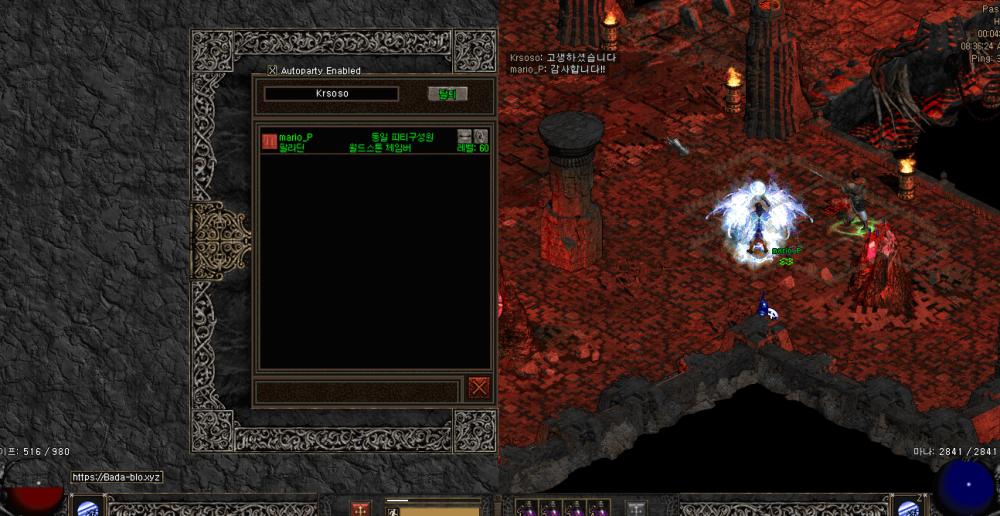Click the running figure toggle on the stamina bar
Screen dimensions: 1000x516
[393, 511]
